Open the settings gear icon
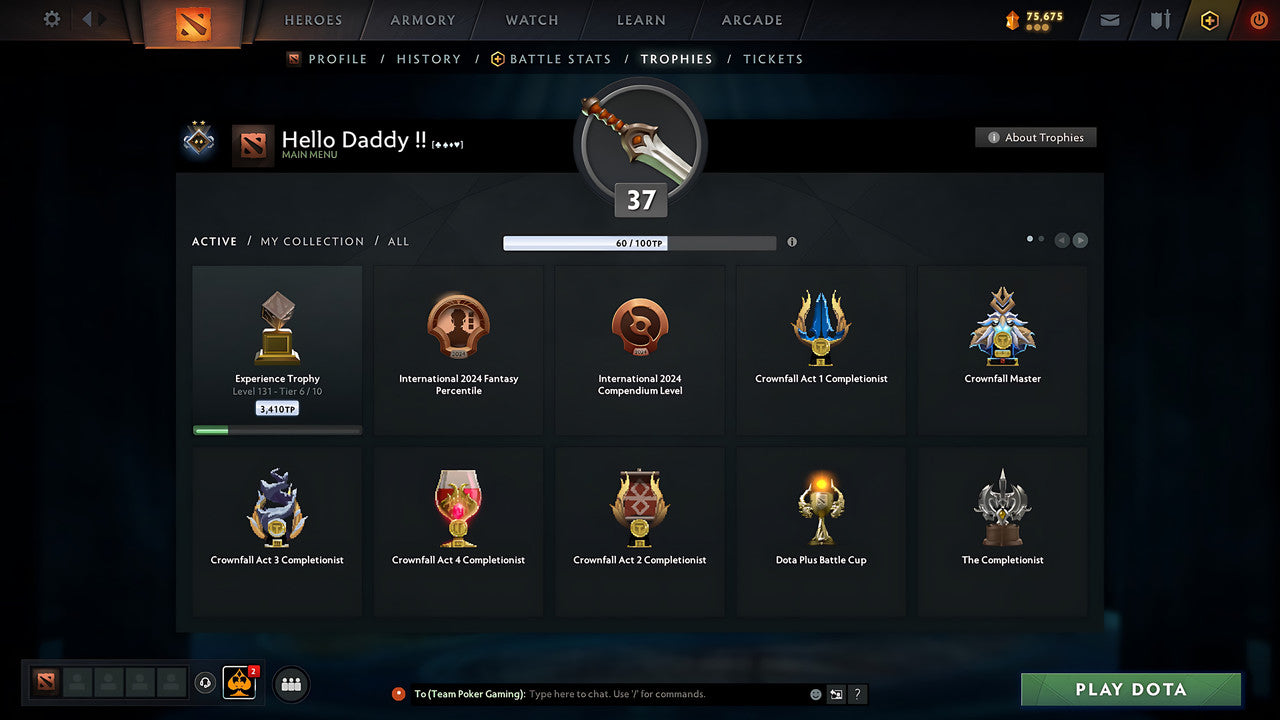Image resolution: width=1280 pixels, height=720 pixels. click(x=50, y=19)
